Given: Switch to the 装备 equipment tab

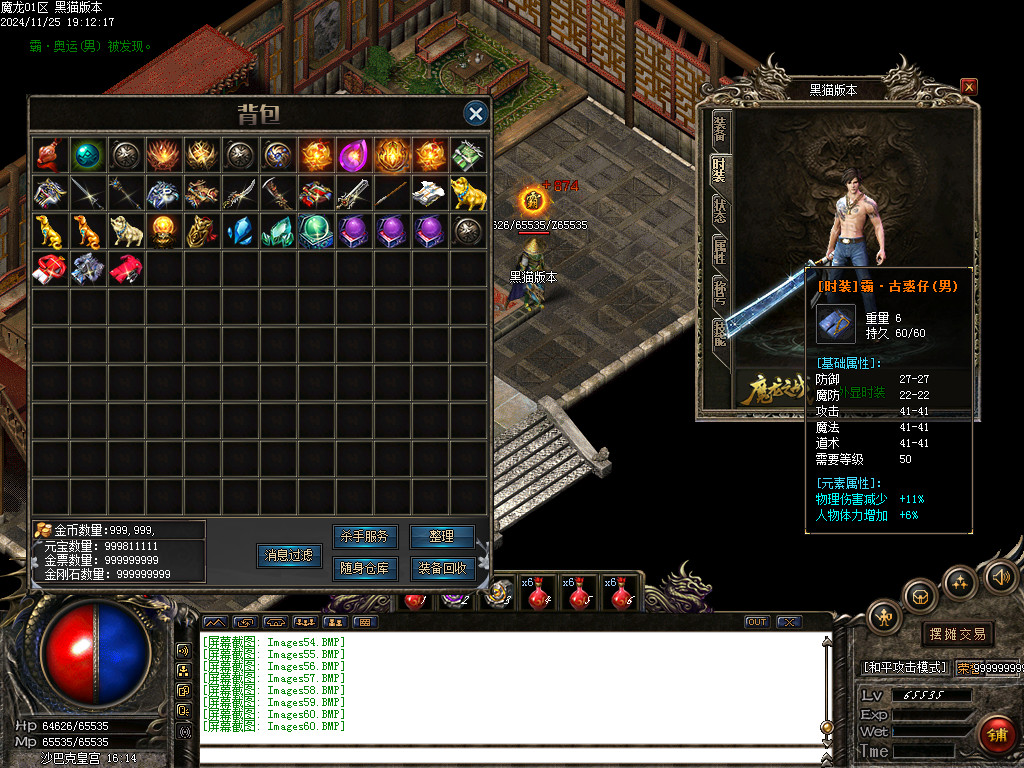Looking at the screenshot, I should [719, 128].
